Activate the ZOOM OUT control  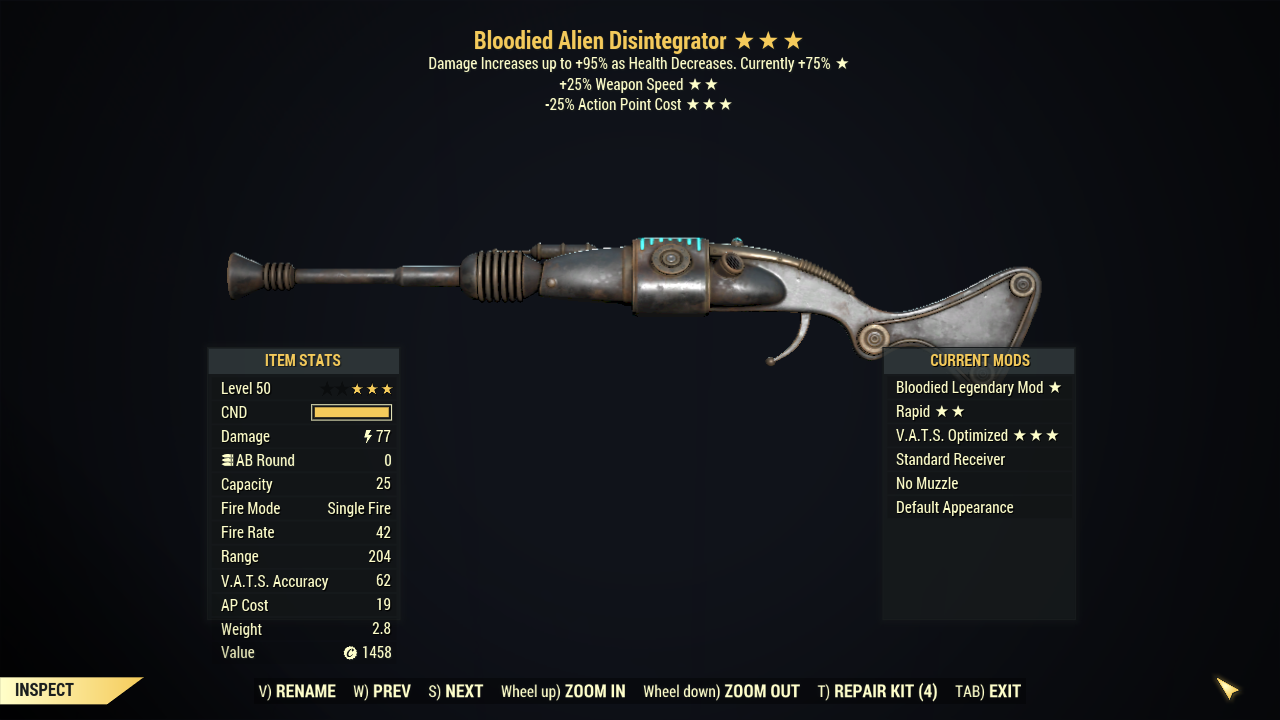click(721, 691)
